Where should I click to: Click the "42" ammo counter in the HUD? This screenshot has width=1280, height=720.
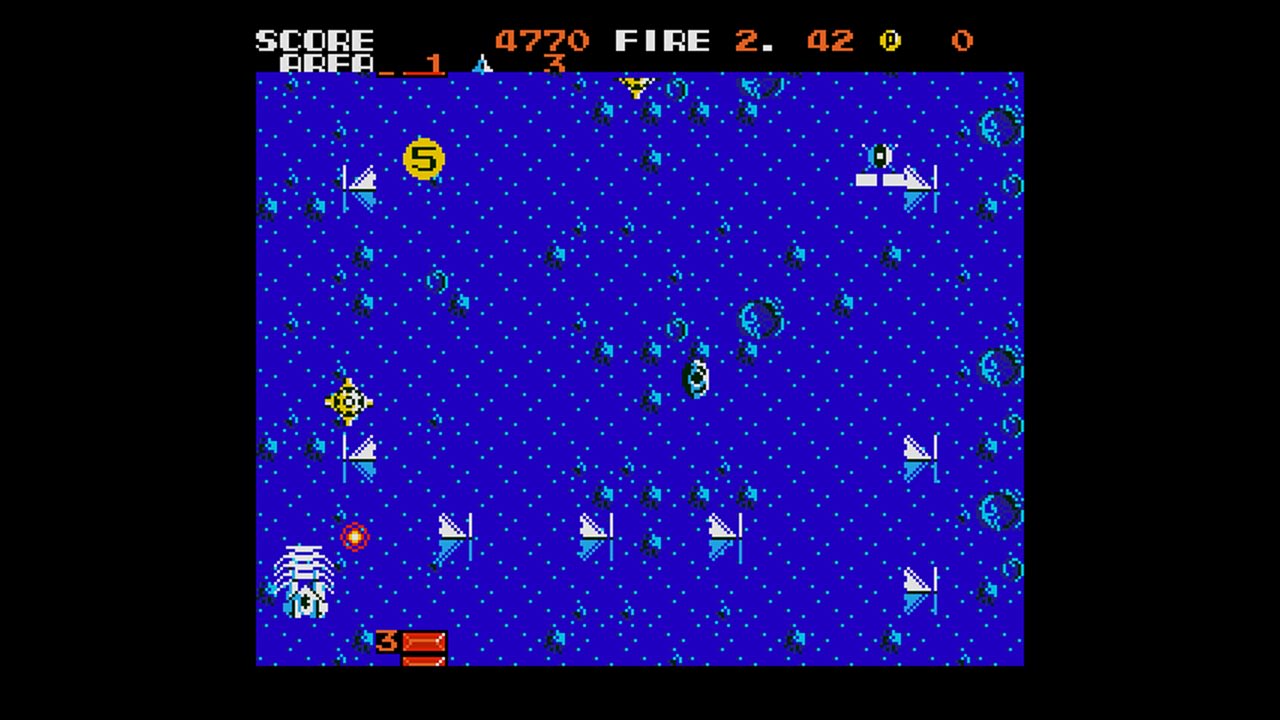point(832,40)
